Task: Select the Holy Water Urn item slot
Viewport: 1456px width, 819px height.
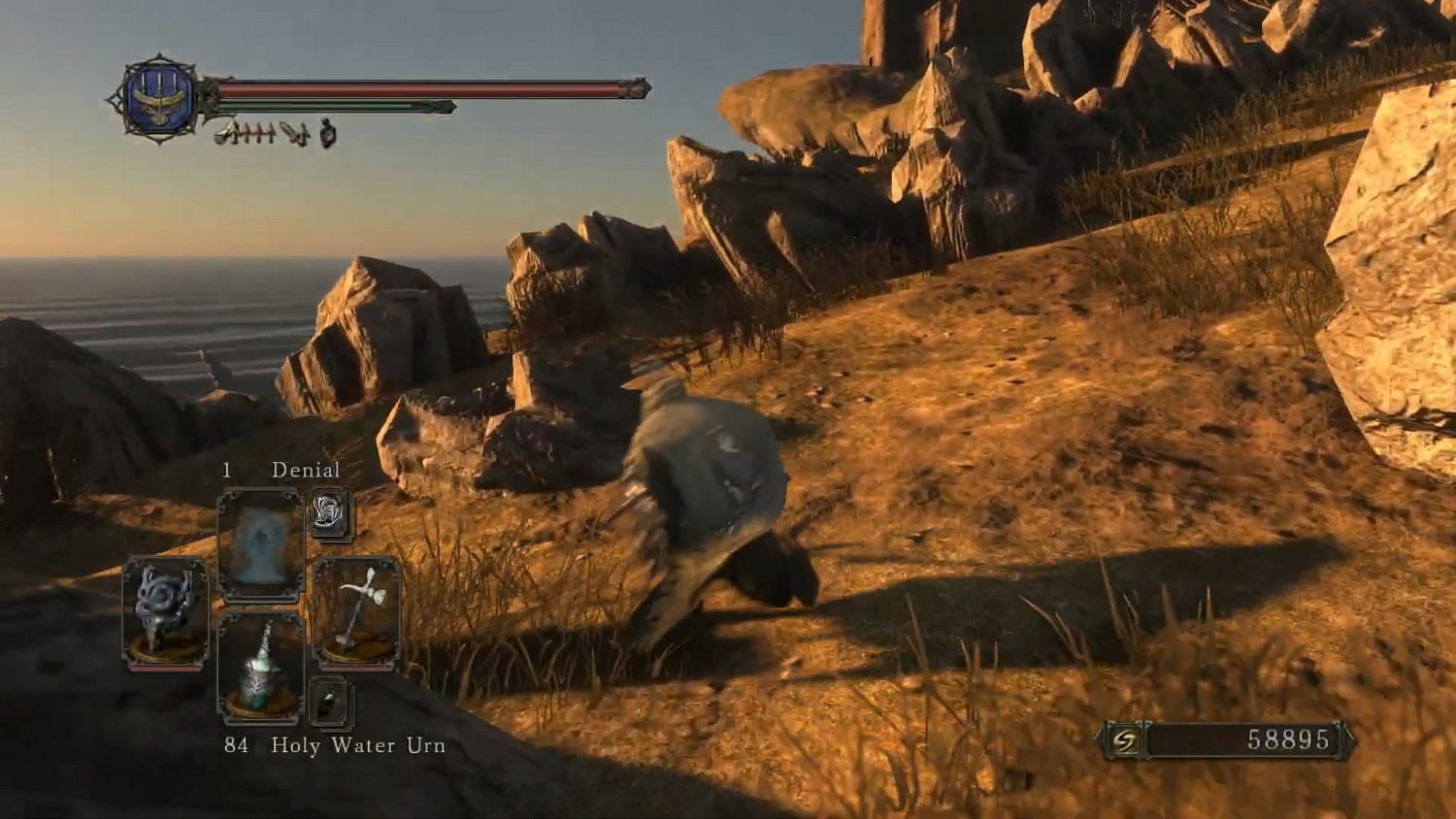Action: coord(260,668)
